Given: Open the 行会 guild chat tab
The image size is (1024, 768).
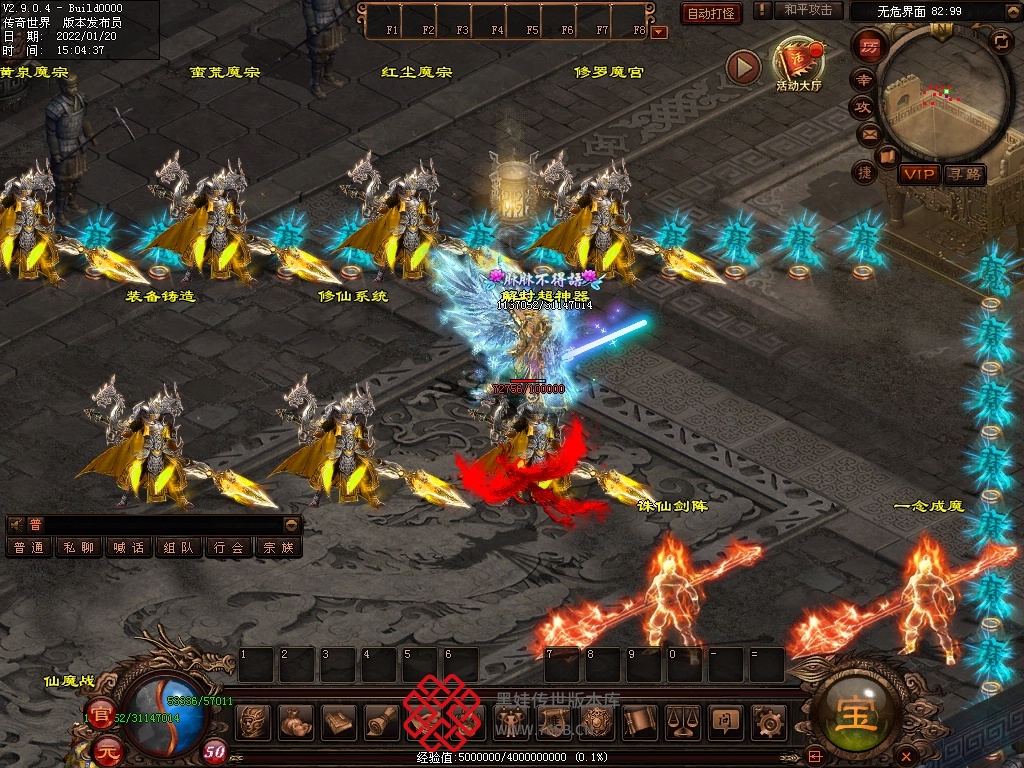Looking at the screenshot, I should click(x=229, y=547).
